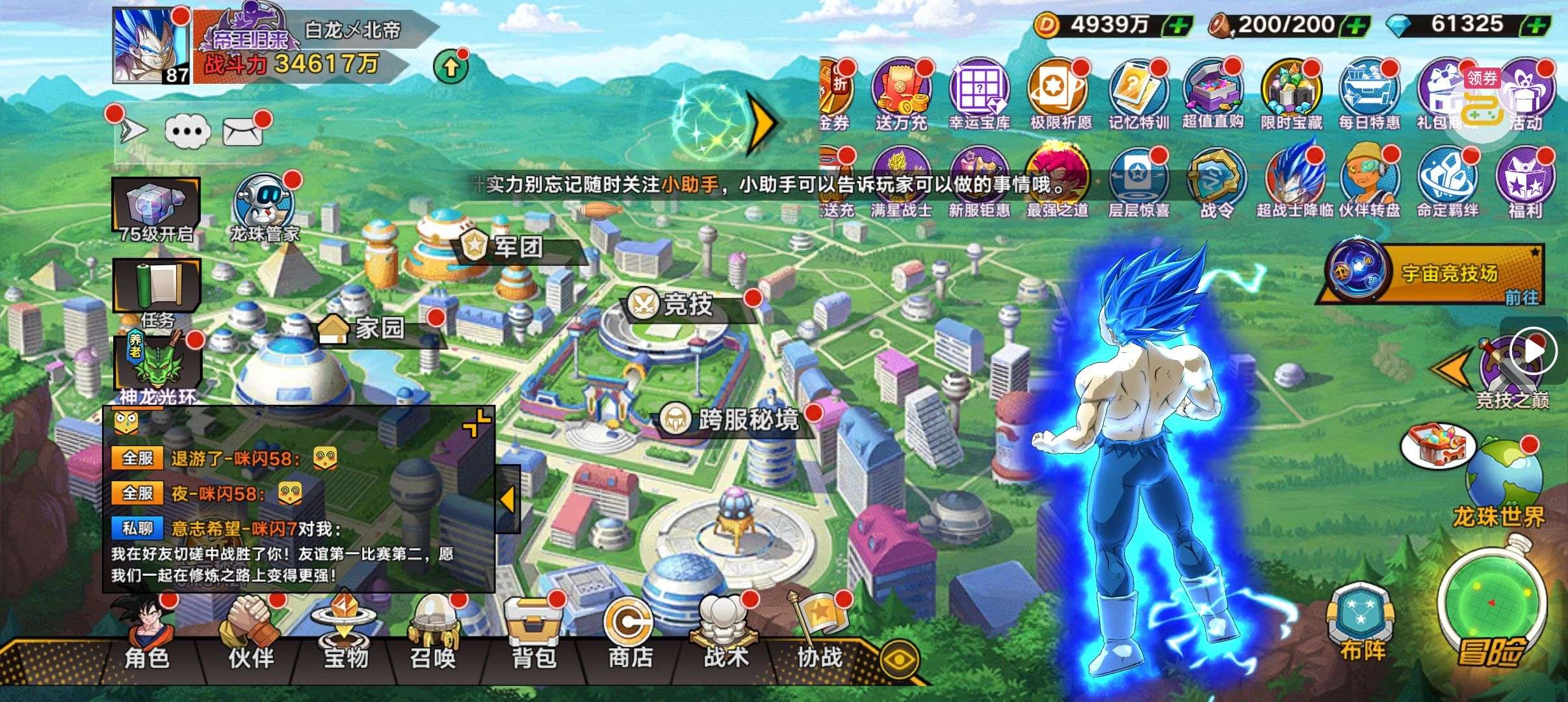Open the 战令 battle pass icon

click(1216, 183)
